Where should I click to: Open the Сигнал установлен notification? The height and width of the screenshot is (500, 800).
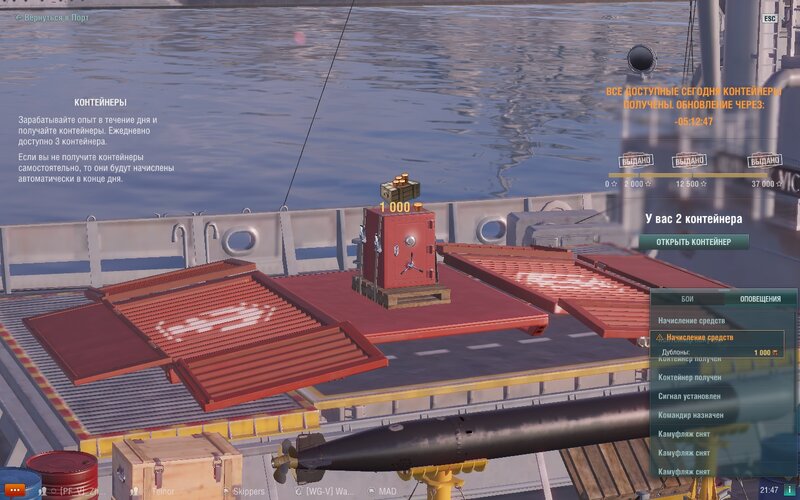(x=692, y=396)
